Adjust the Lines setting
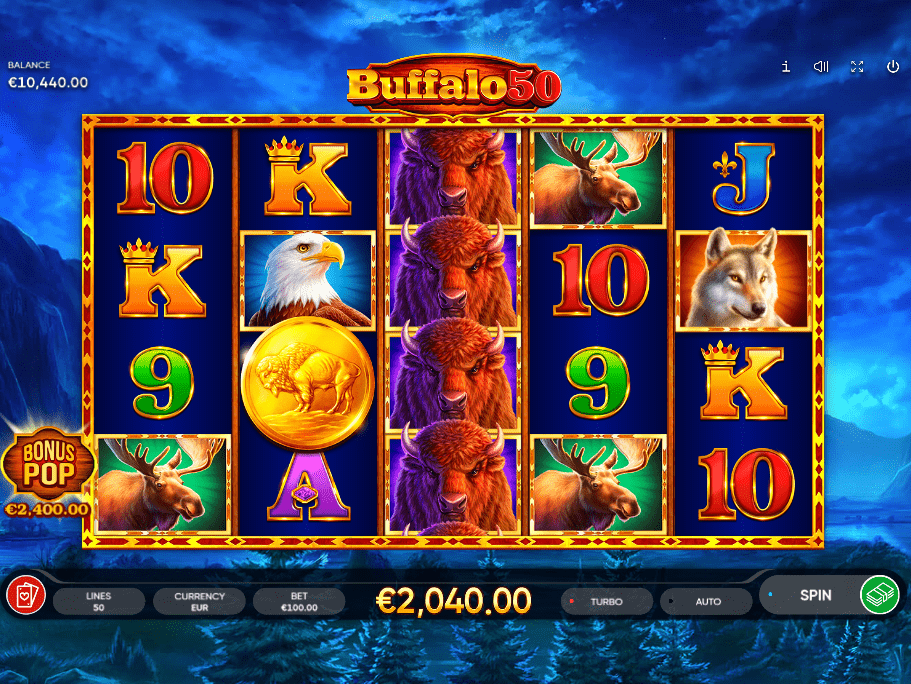Image resolution: width=911 pixels, height=684 pixels. pyautogui.click(x=99, y=602)
